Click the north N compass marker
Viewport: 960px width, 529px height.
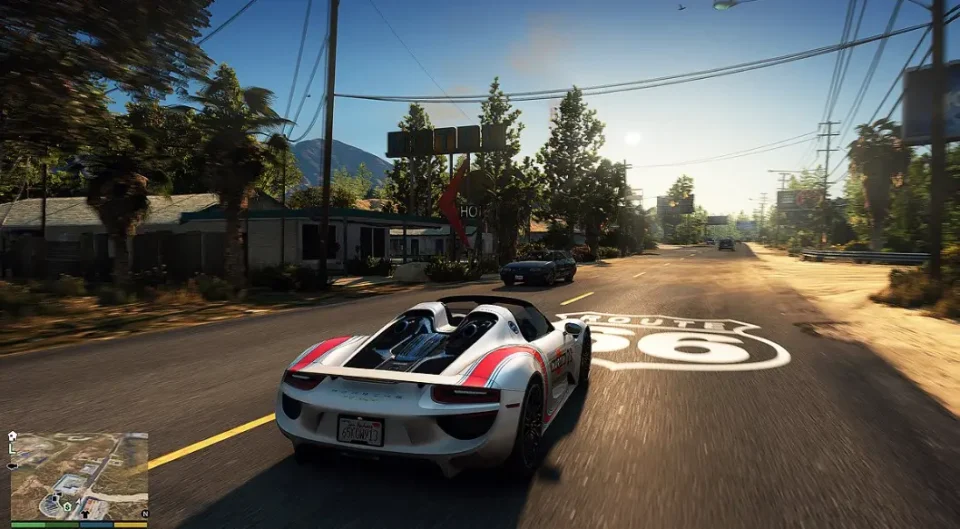pos(145,514)
